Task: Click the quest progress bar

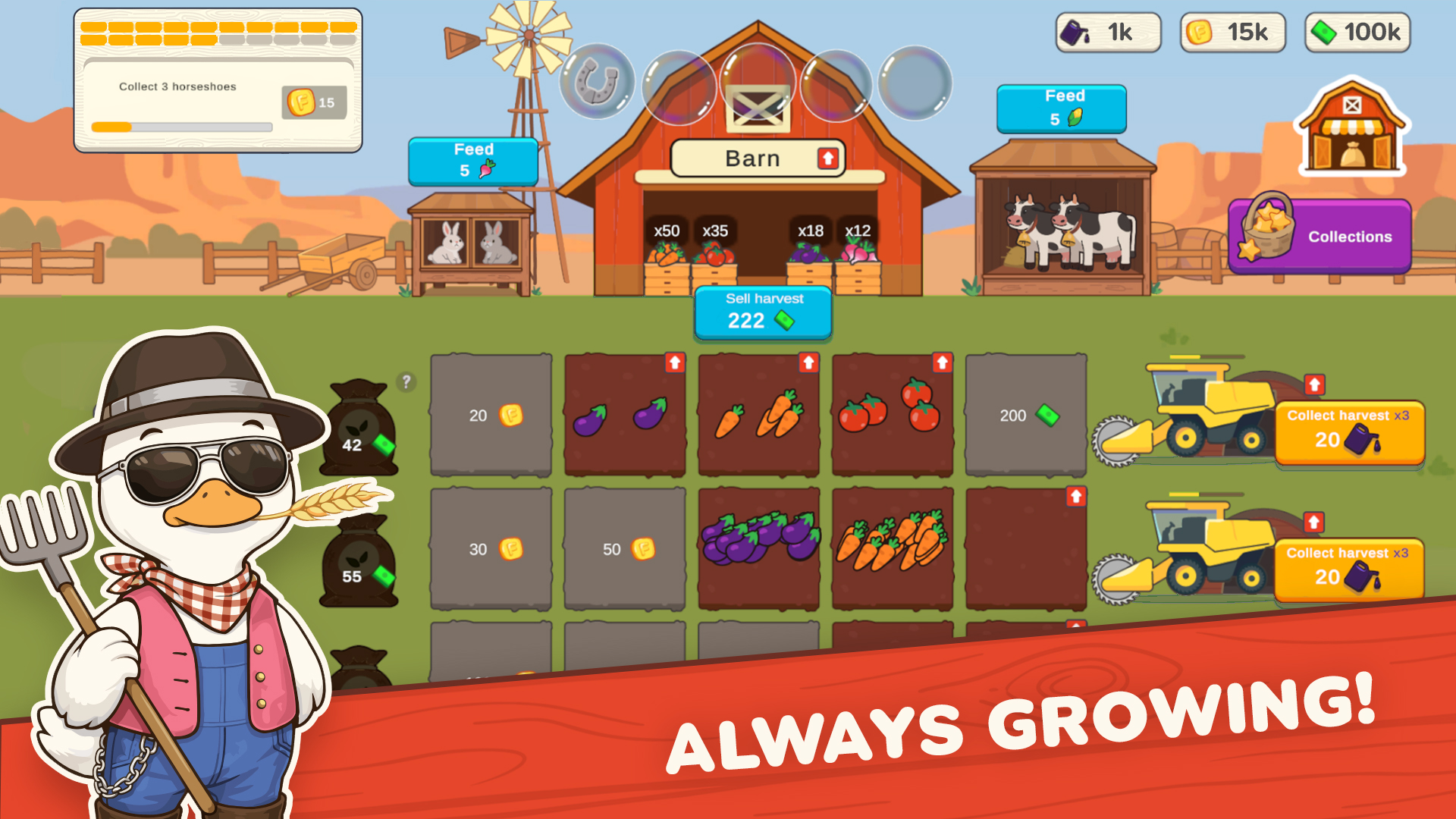Action: 180,127
